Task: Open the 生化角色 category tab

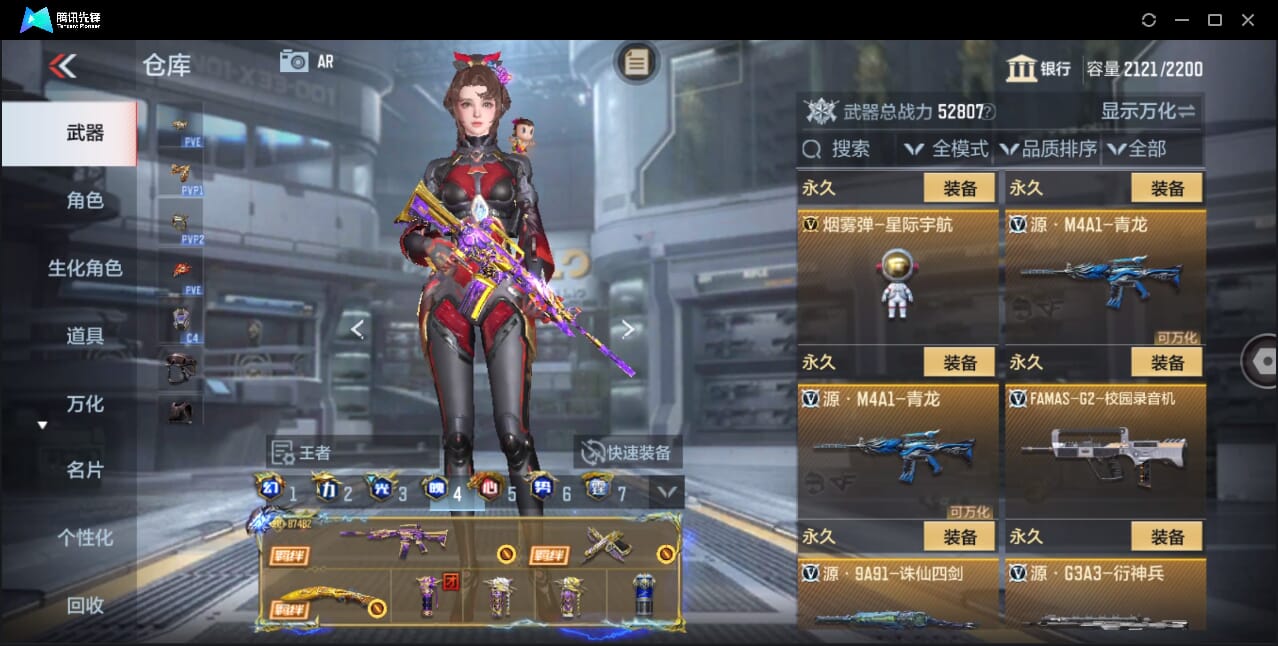Action: [84, 268]
